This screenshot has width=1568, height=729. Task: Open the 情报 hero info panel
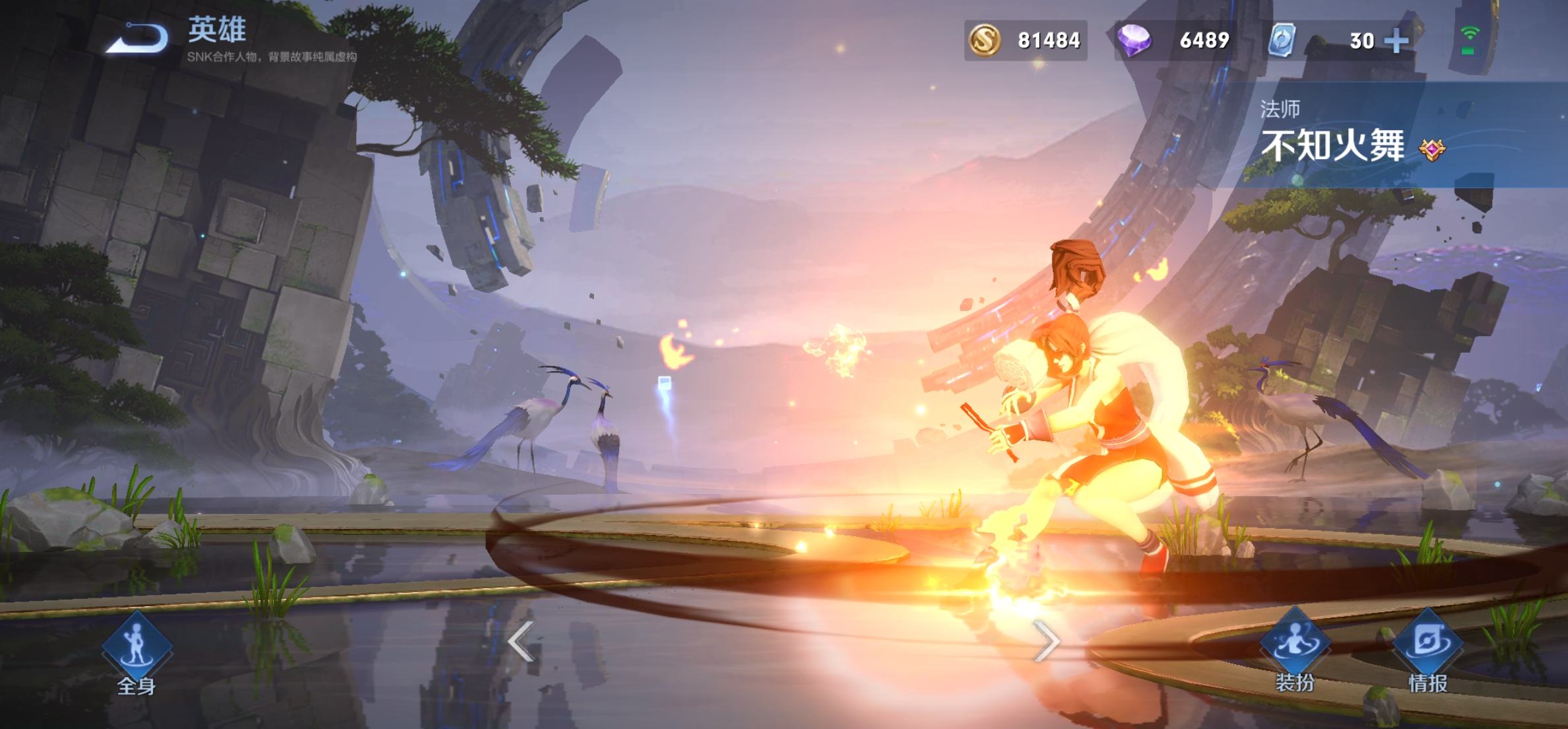(1428, 649)
